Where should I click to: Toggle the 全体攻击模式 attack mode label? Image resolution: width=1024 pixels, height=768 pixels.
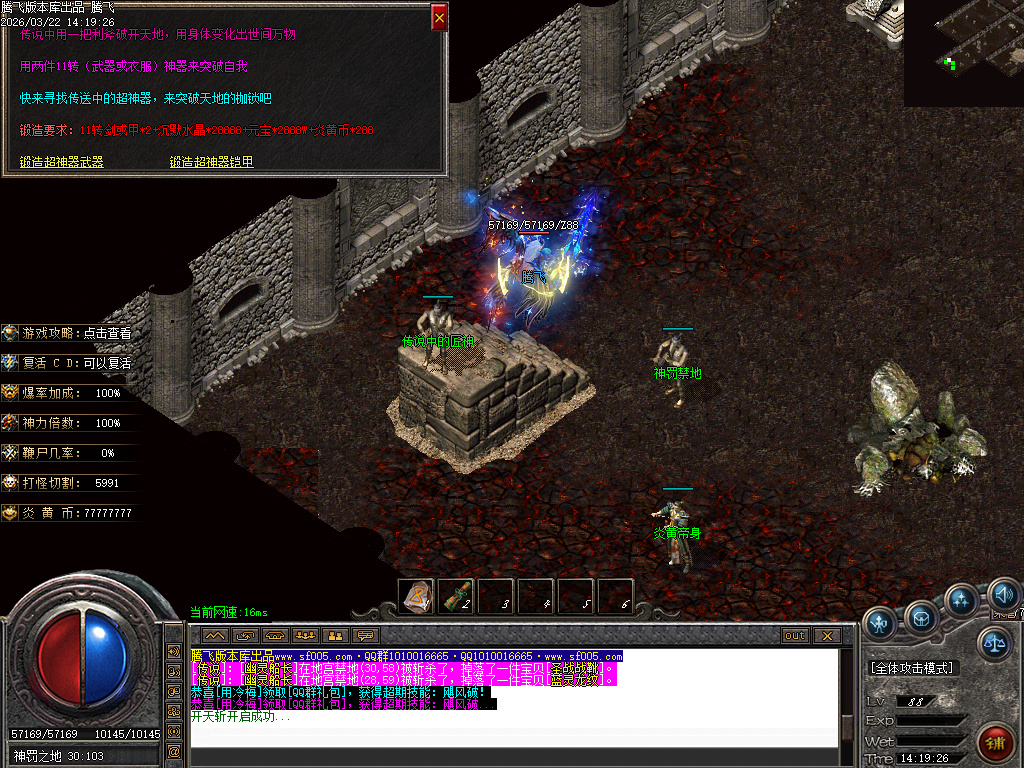tap(911, 667)
